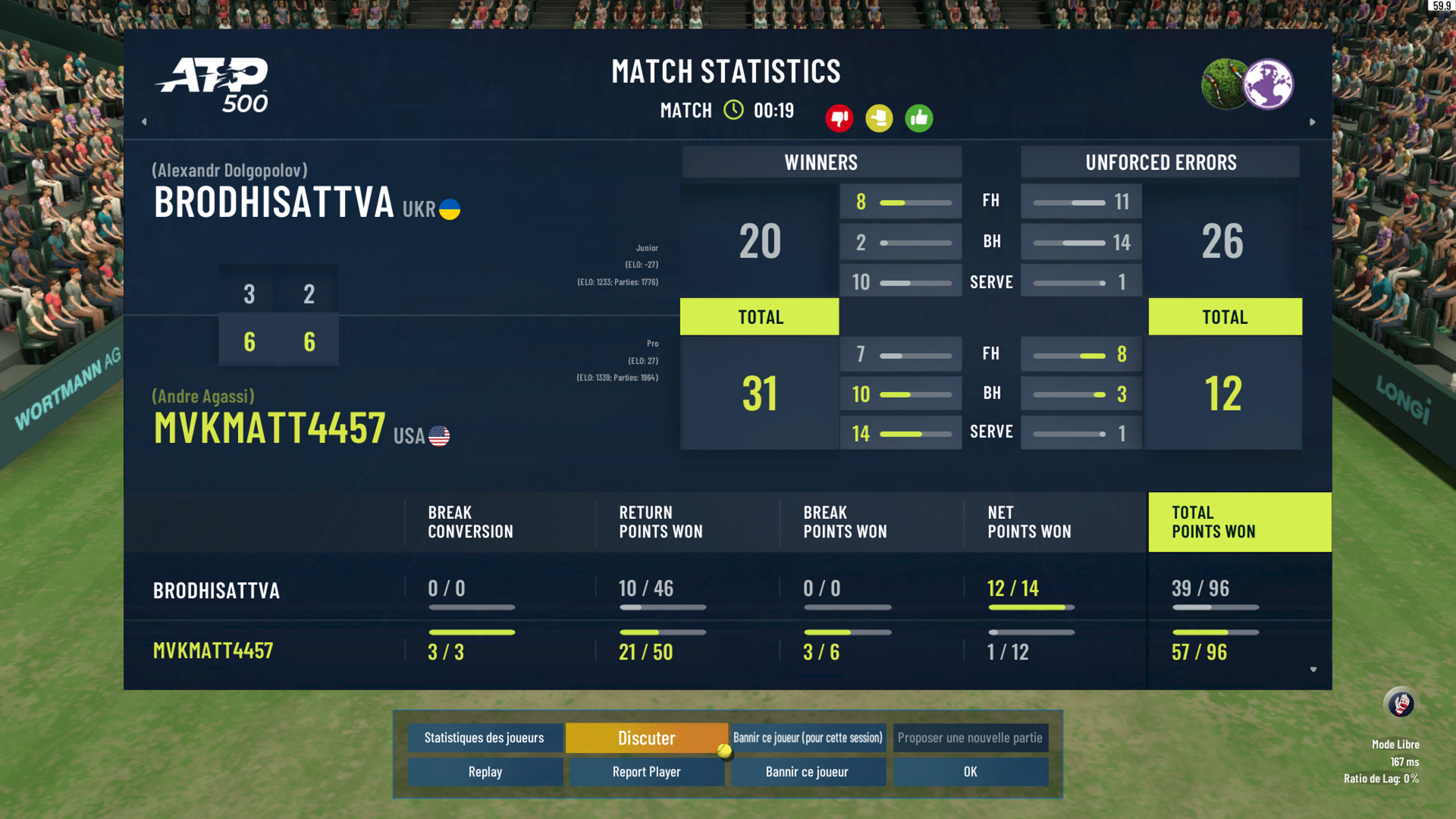
Task: Select the Discuter chat button
Action: (646, 738)
